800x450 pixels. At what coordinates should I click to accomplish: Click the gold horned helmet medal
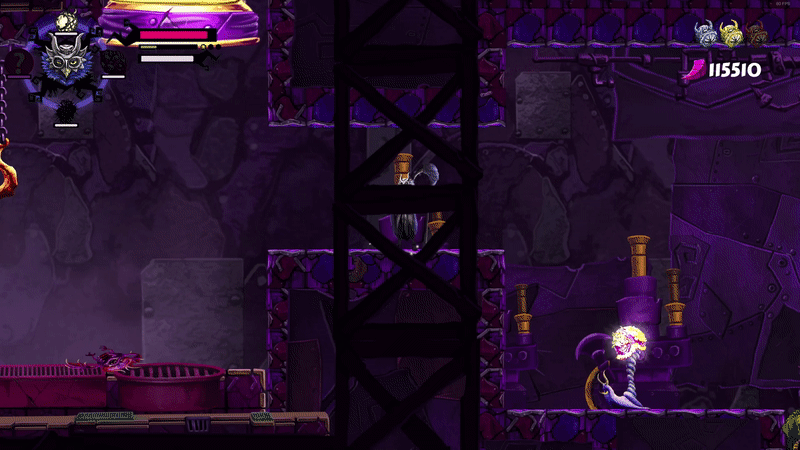pos(732,33)
